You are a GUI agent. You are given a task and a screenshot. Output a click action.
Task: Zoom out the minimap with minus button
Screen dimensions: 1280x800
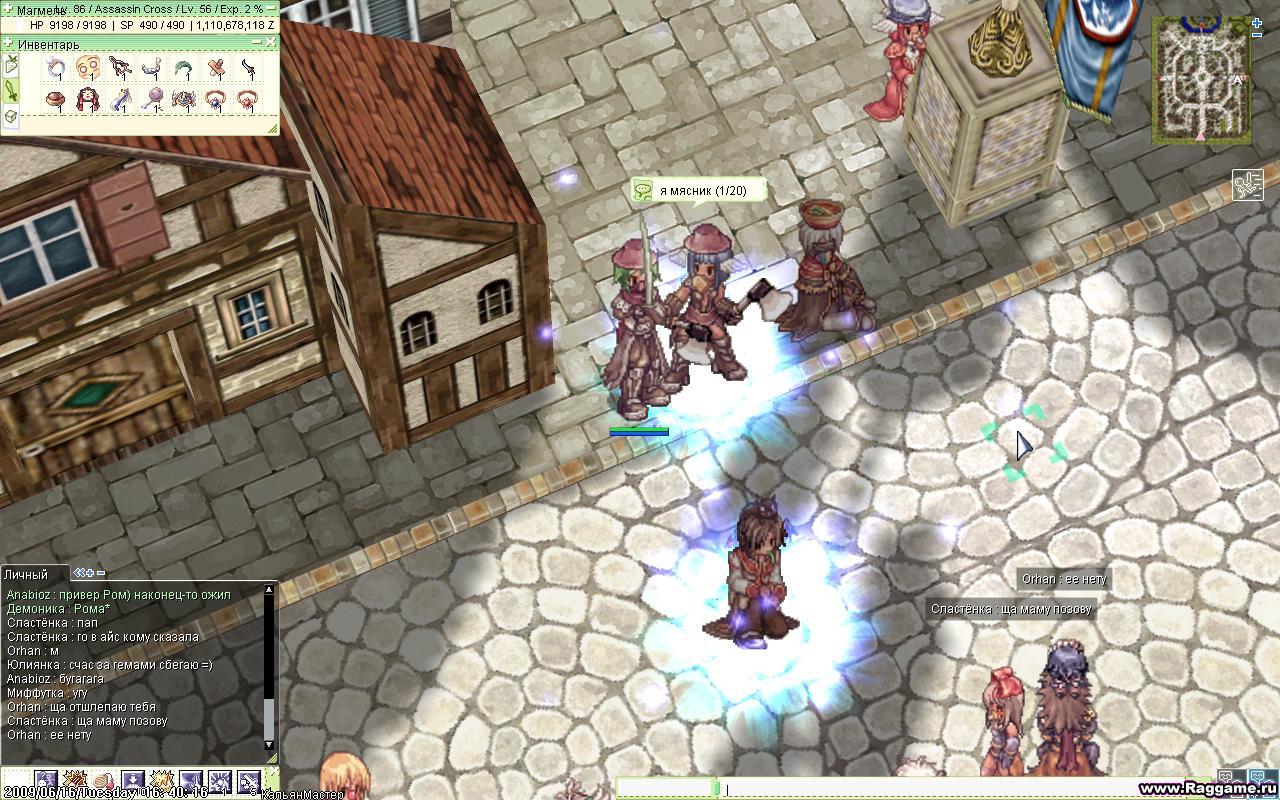point(1257,34)
